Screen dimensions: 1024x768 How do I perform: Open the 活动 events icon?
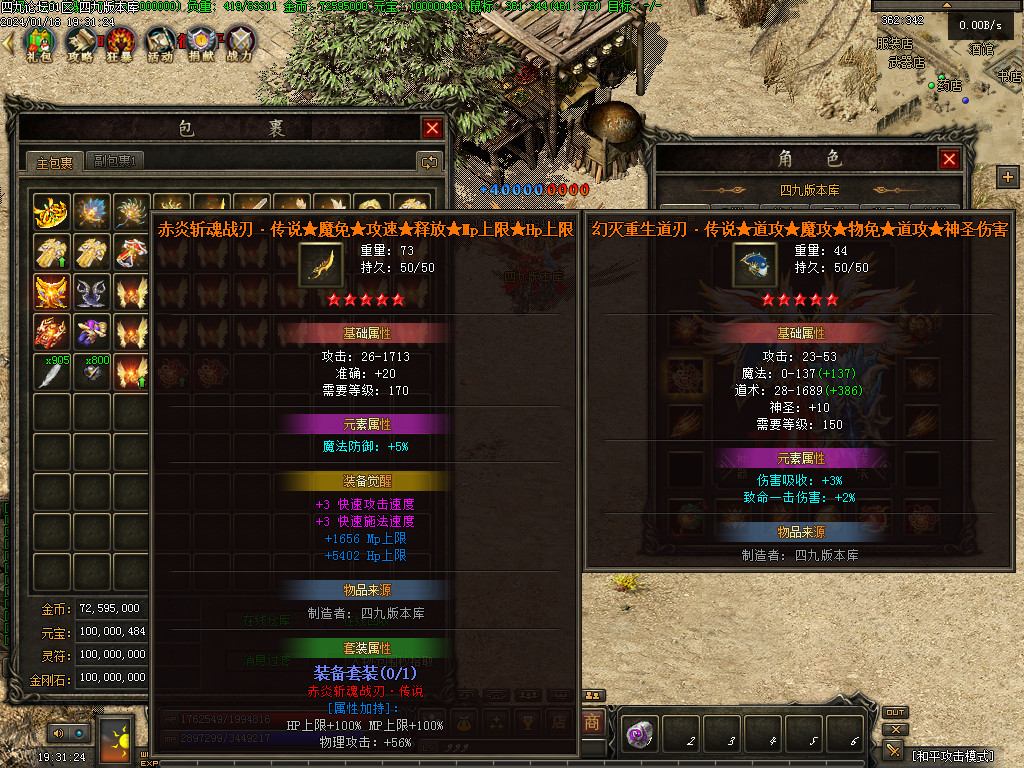pos(160,43)
